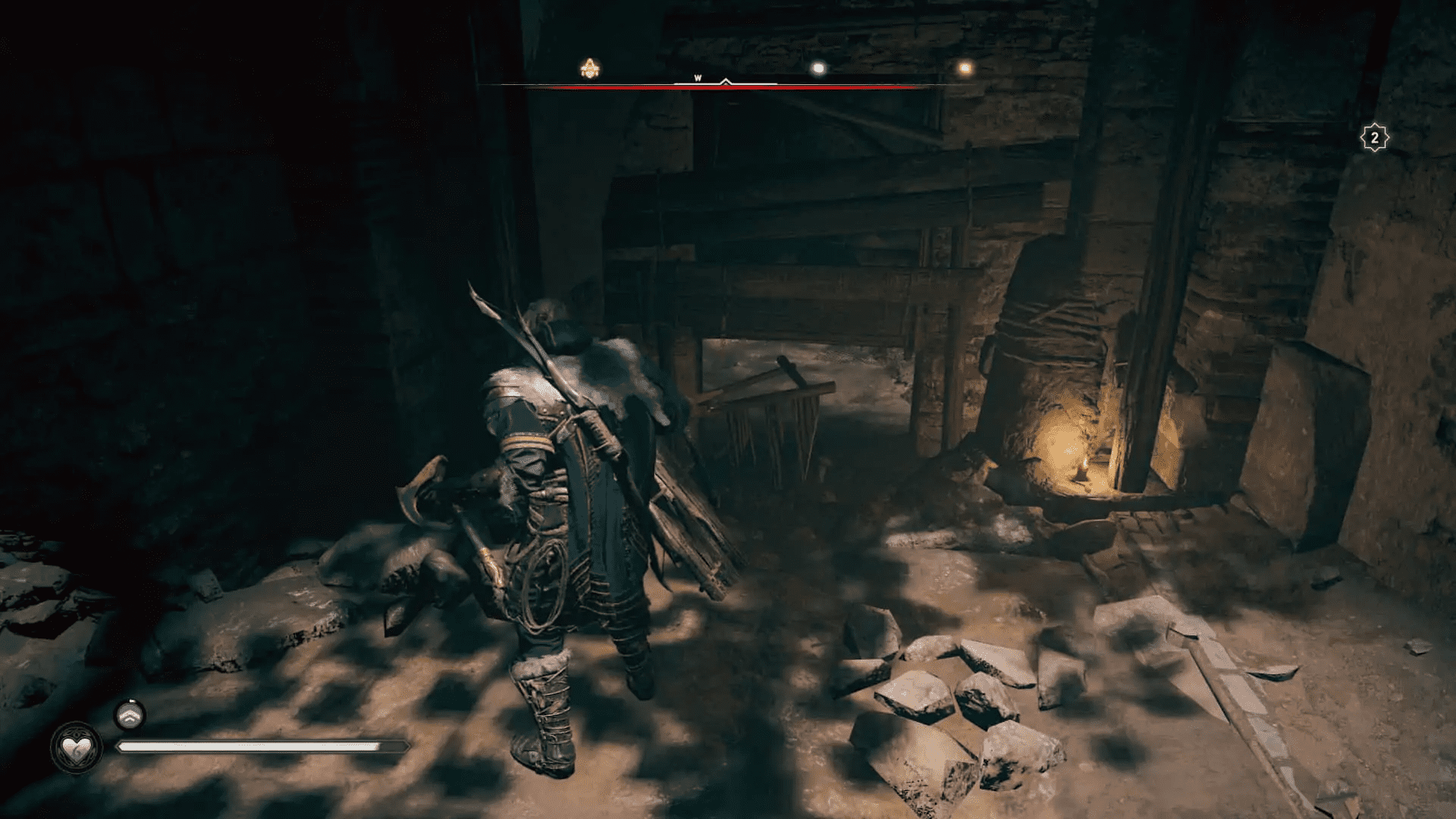Click the orange marker near the compass edge
This screenshot has width=1456, height=819.
coord(963,68)
